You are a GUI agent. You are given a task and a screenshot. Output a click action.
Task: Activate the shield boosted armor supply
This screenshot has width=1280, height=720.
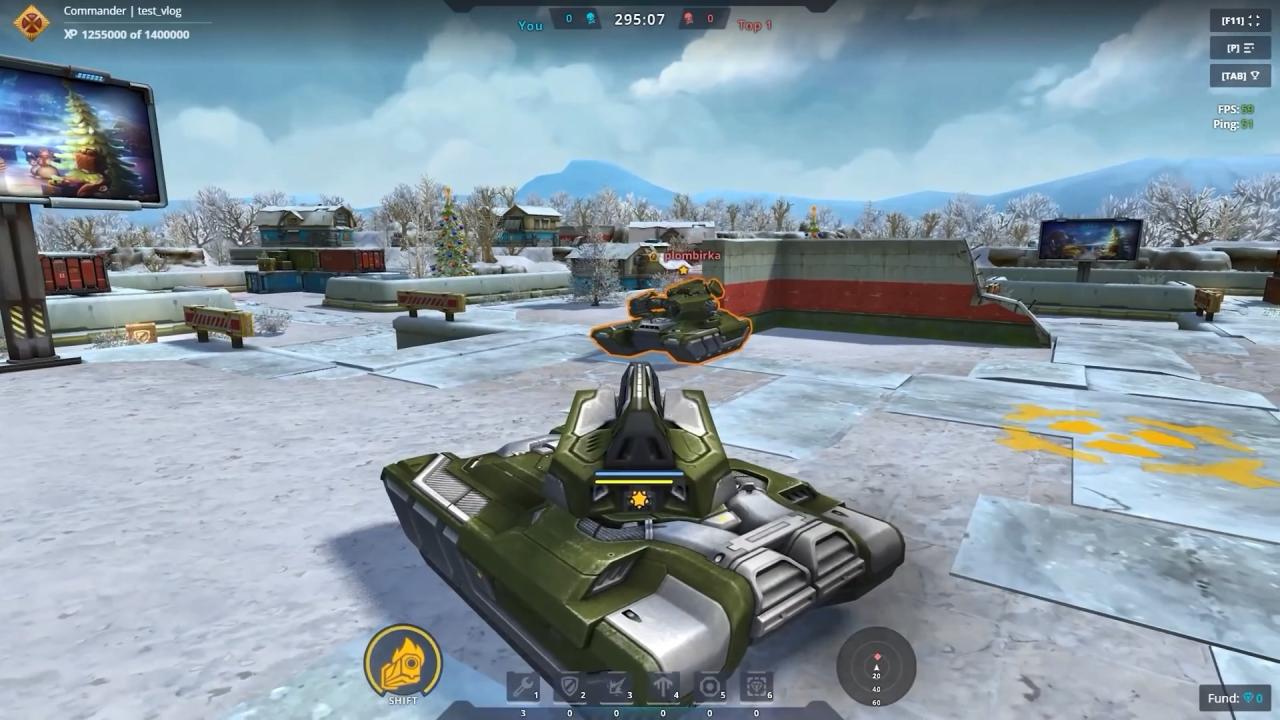(x=569, y=687)
